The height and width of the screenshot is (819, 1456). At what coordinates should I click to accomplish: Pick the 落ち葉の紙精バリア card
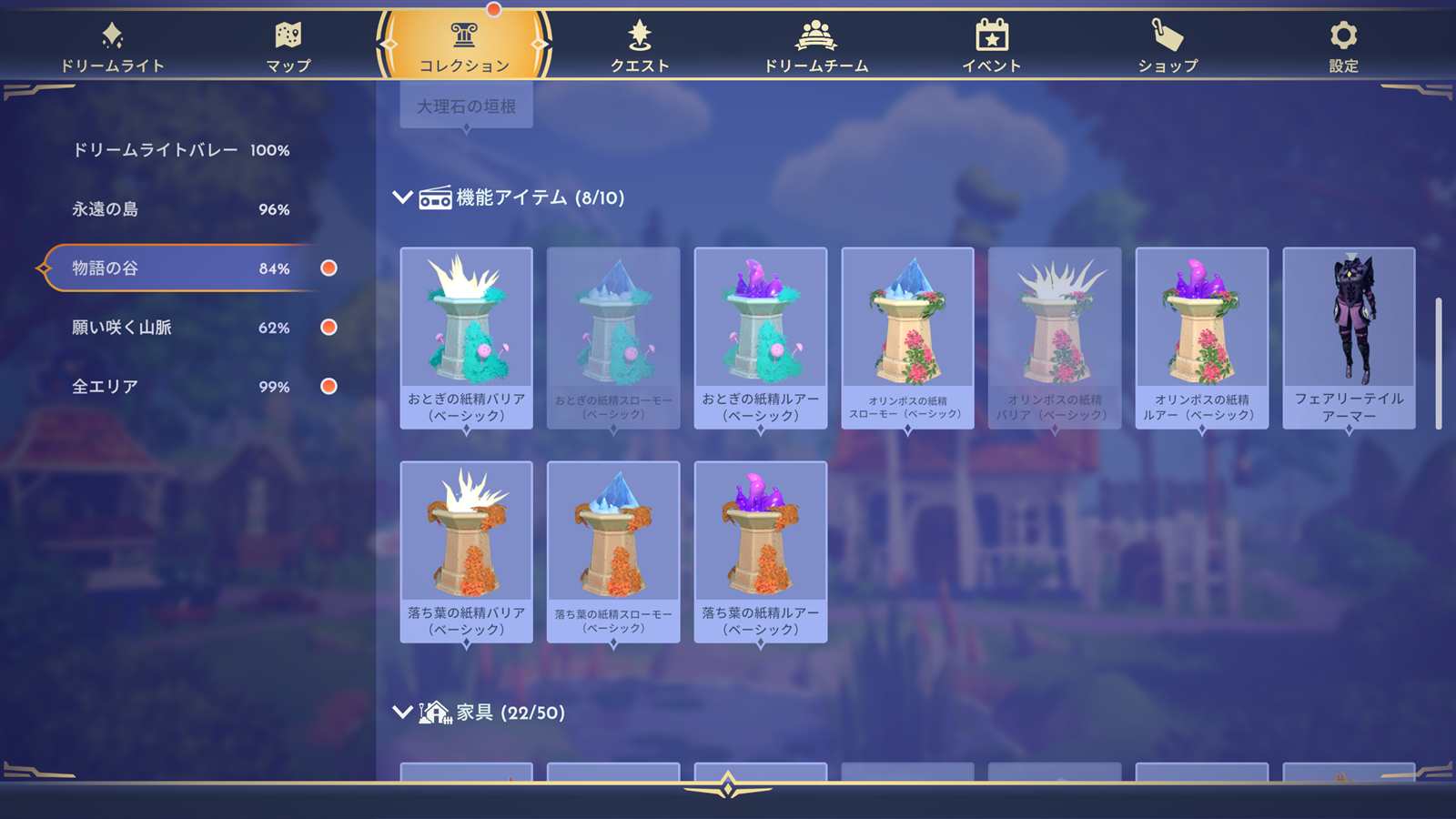[x=466, y=551]
